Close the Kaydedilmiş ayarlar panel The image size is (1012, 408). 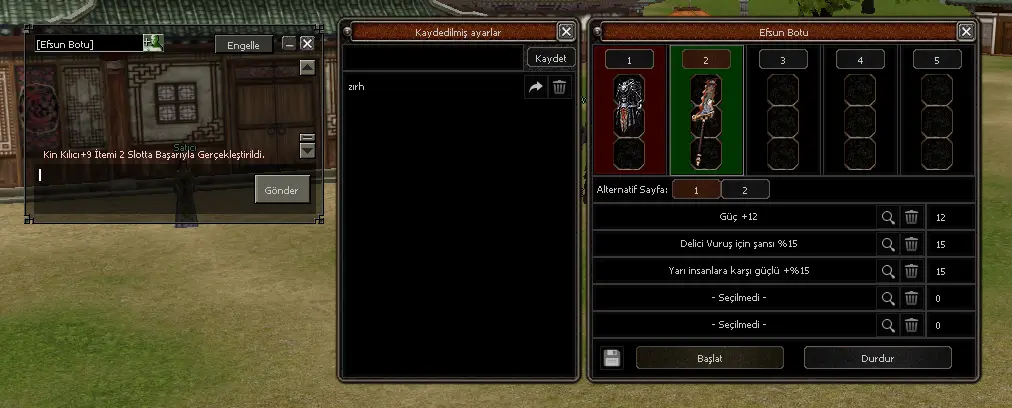coord(566,31)
